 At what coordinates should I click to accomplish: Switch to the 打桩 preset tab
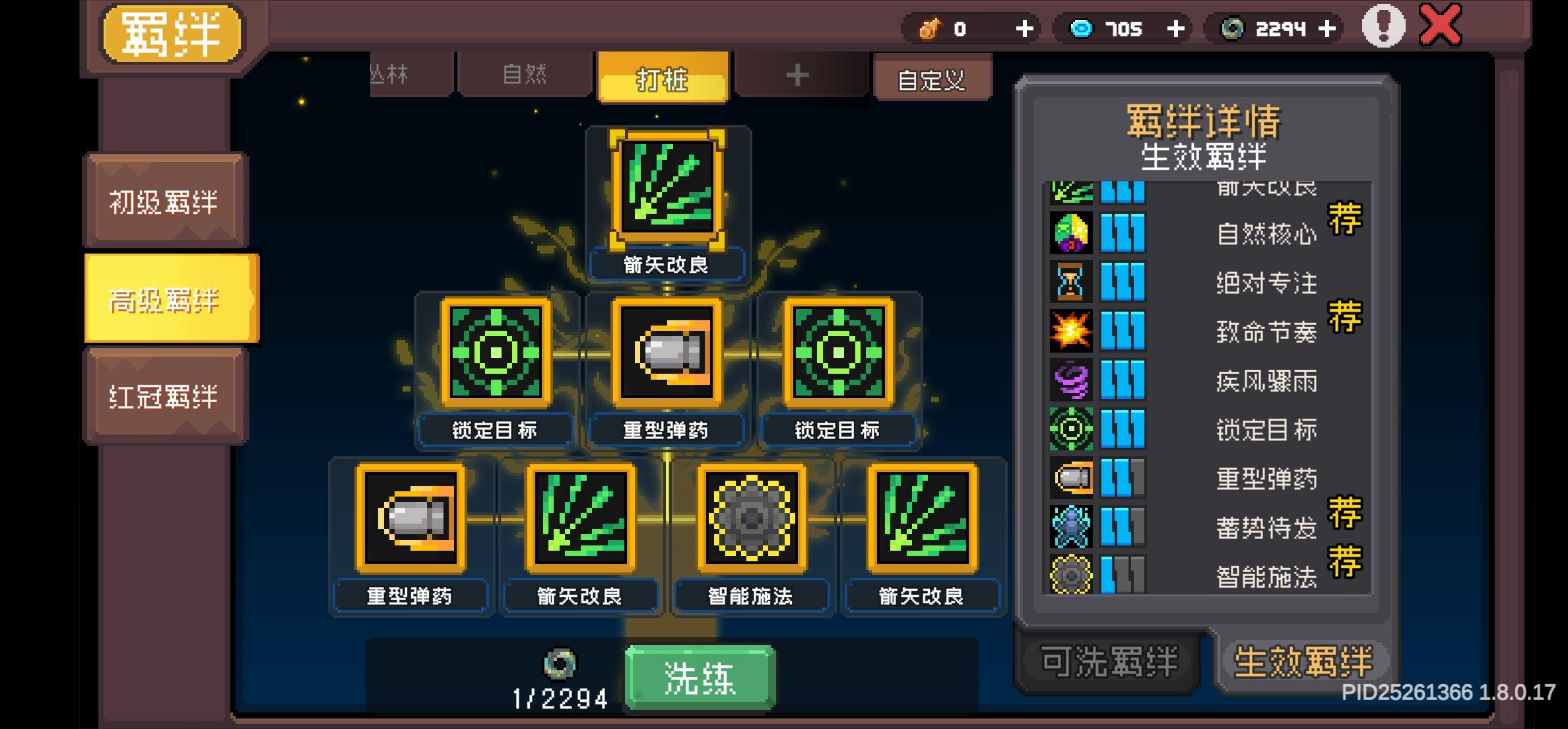point(662,76)
